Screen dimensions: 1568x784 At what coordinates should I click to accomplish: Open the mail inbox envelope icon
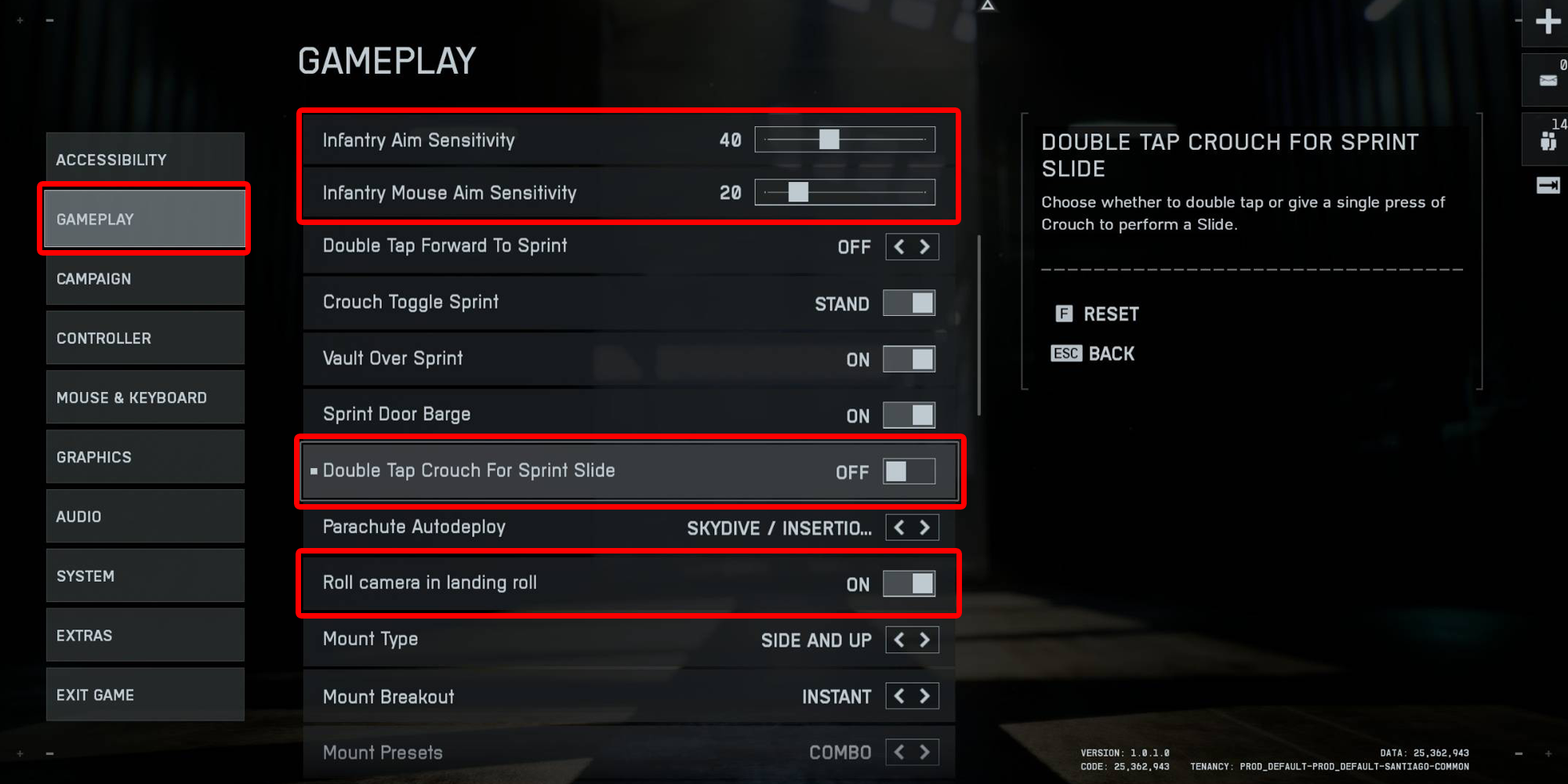[1545, 79]
